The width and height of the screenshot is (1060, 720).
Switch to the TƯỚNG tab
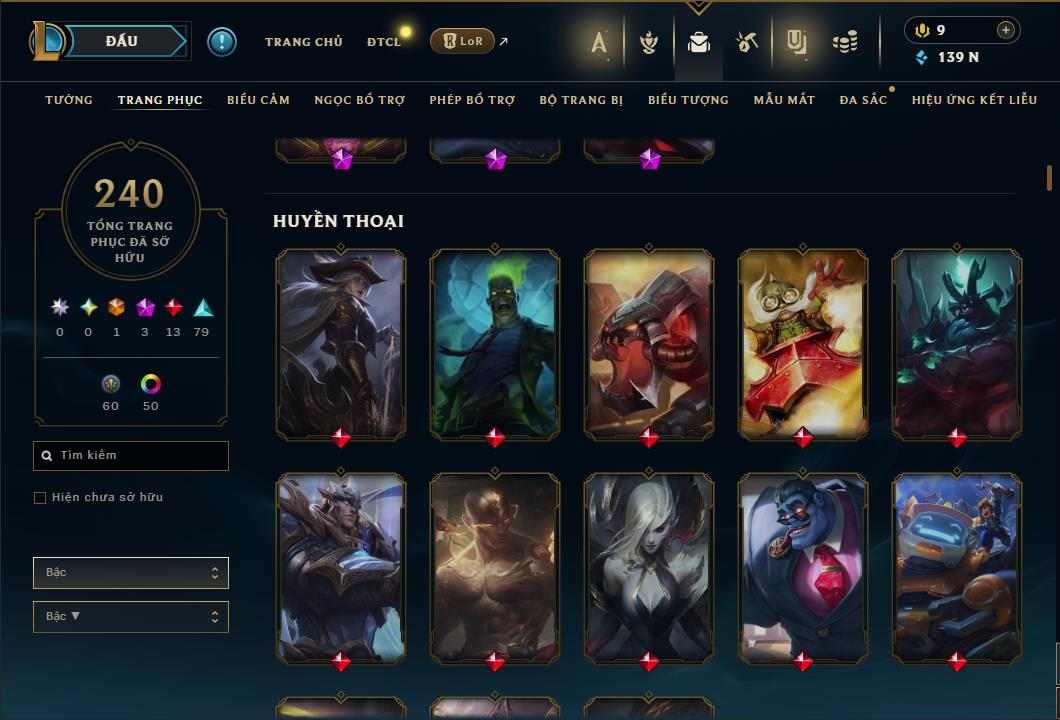[69, 100]
